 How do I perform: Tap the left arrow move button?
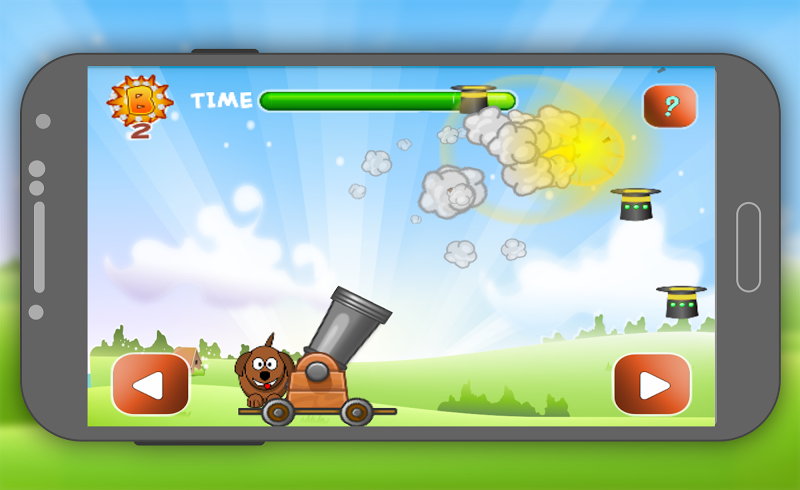point(150,384)
